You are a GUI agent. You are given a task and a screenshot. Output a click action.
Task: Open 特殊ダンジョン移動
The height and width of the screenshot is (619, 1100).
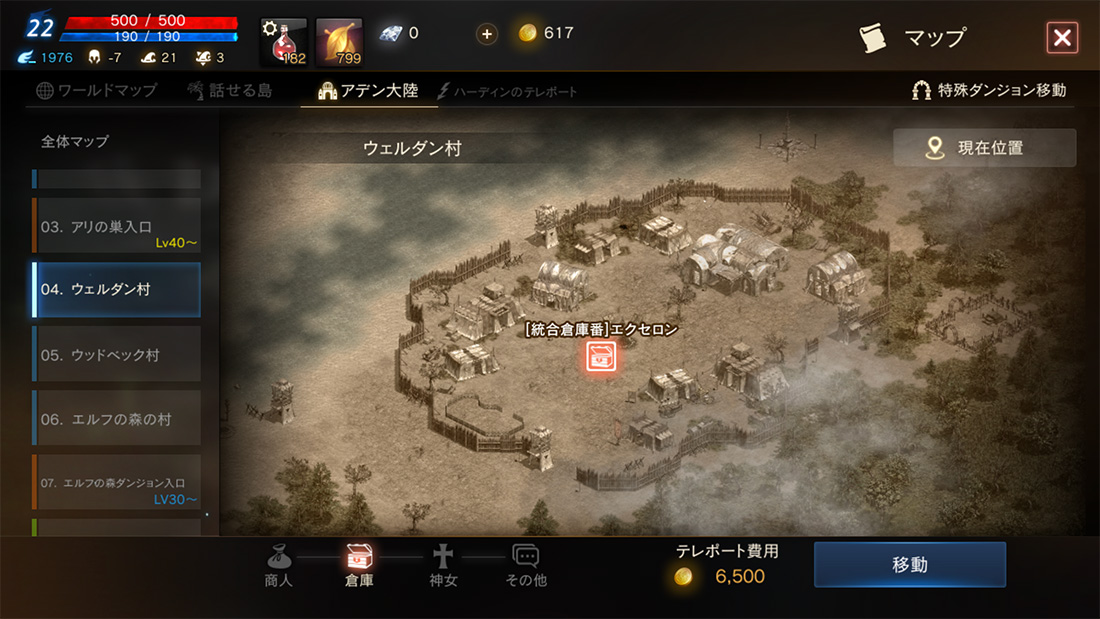pyautogui.click(x=988, y=91)
